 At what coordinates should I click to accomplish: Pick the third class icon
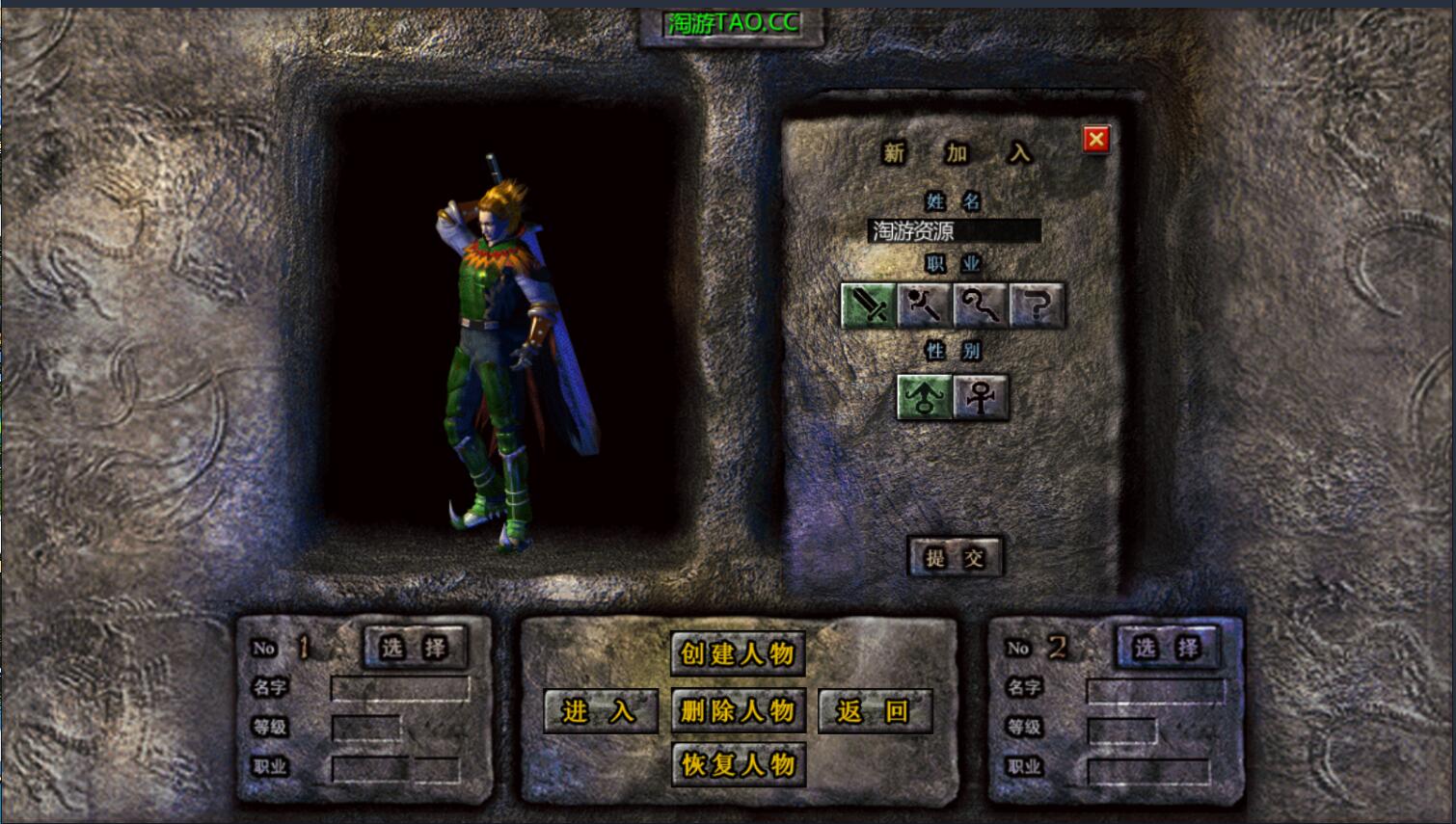[981, 306]
